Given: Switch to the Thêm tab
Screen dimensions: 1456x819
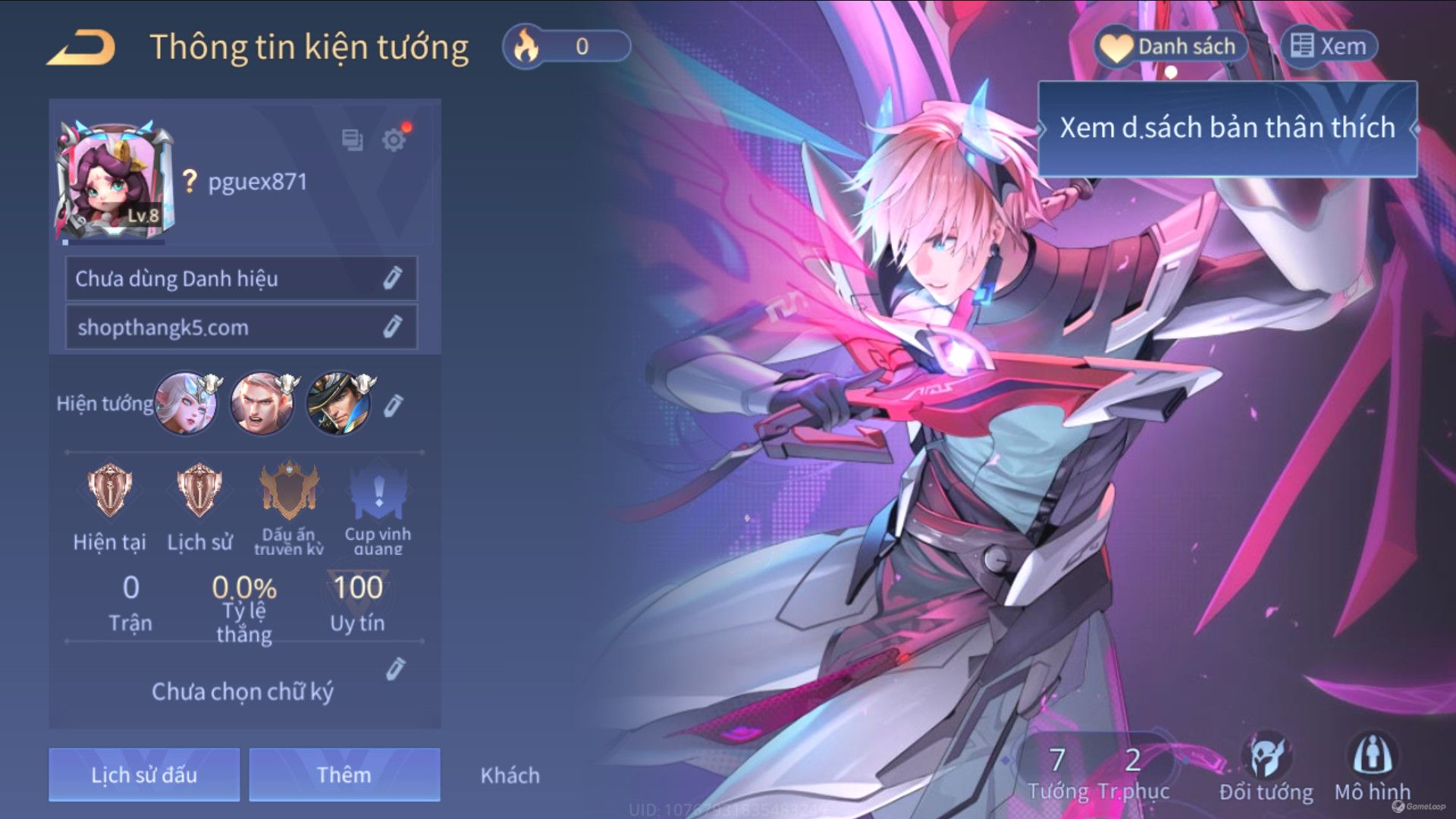Looking at the screenshot, I should [x=344, y=774].
